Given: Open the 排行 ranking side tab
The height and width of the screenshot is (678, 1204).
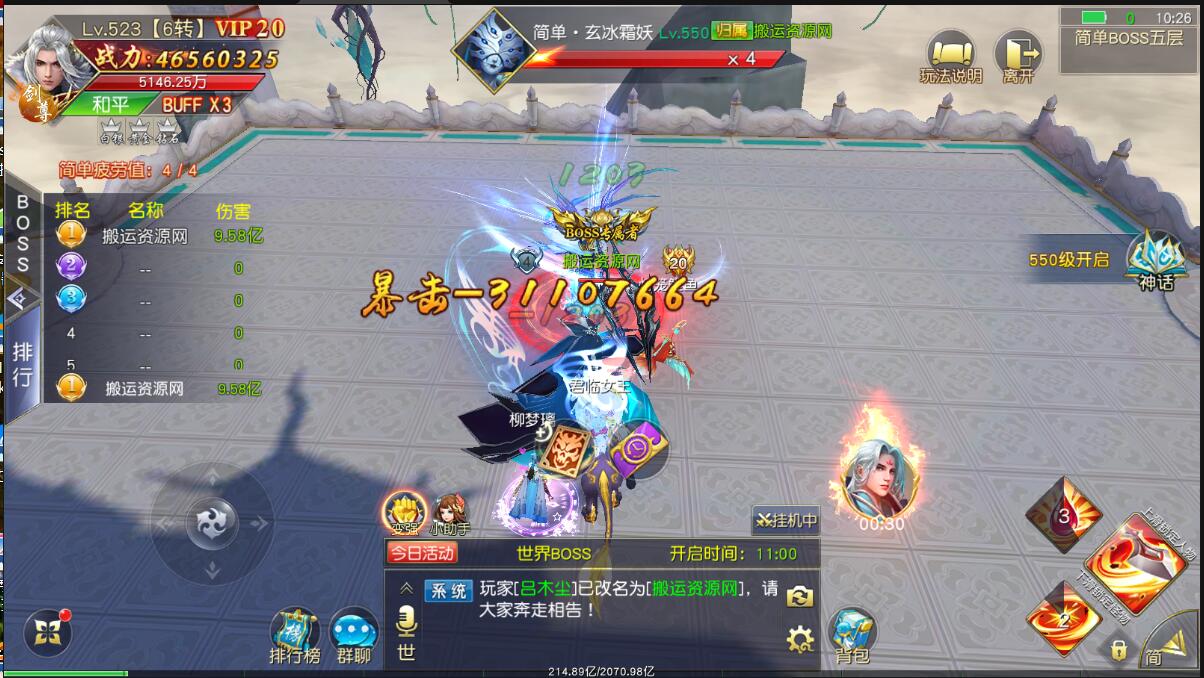Looking at the screenshot, I should (x=22, y=364).
